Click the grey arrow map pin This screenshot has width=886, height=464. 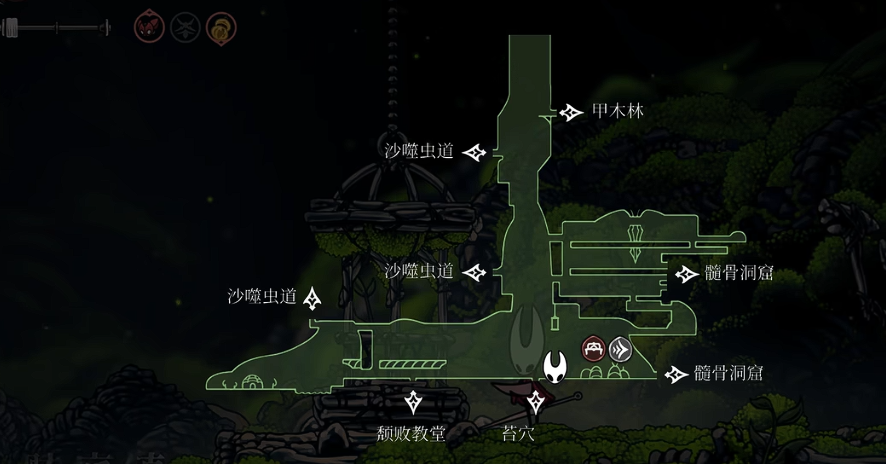621,349
